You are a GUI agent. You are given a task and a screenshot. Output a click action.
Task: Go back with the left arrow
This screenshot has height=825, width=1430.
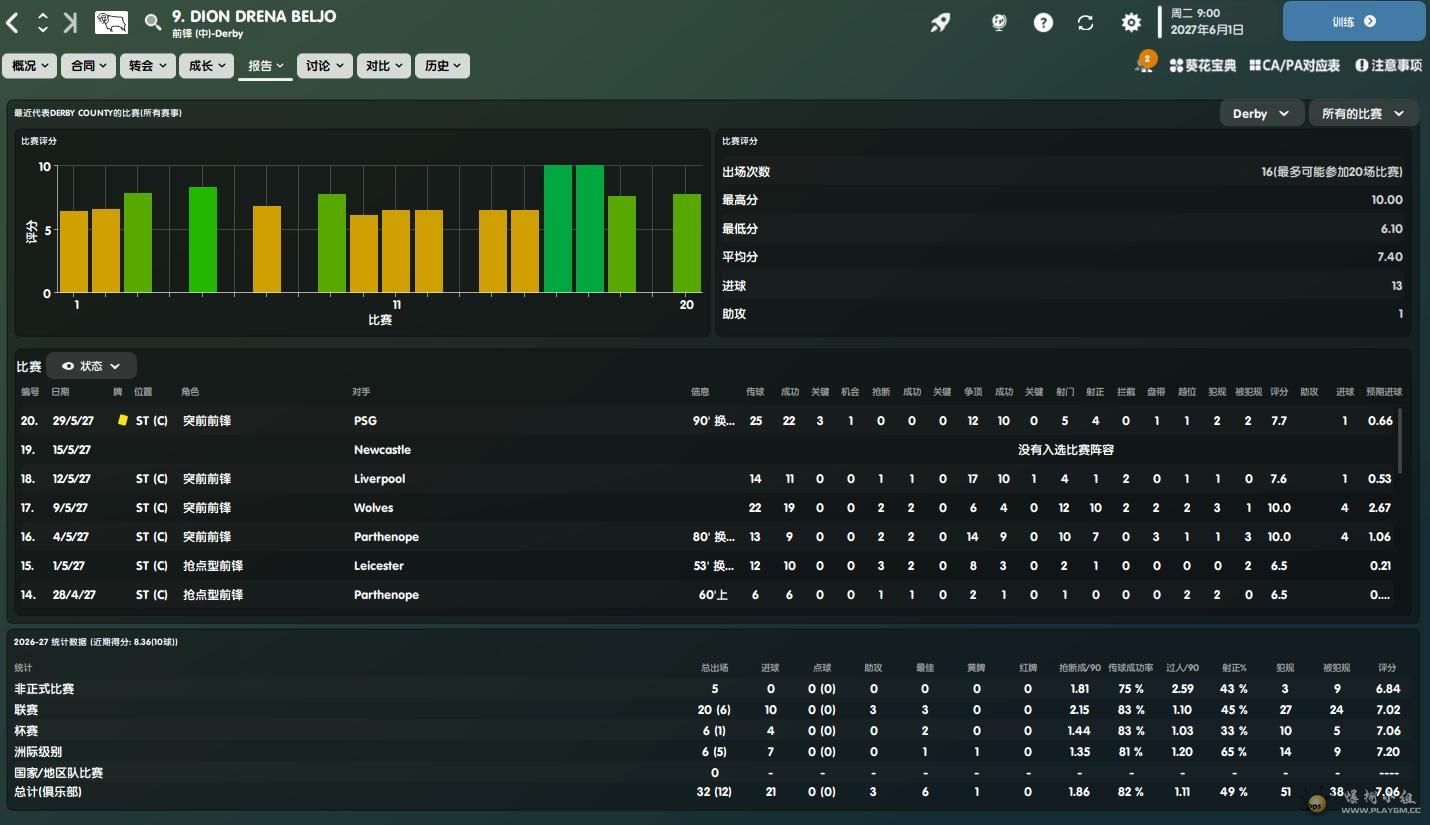click(x=13, y=23)
